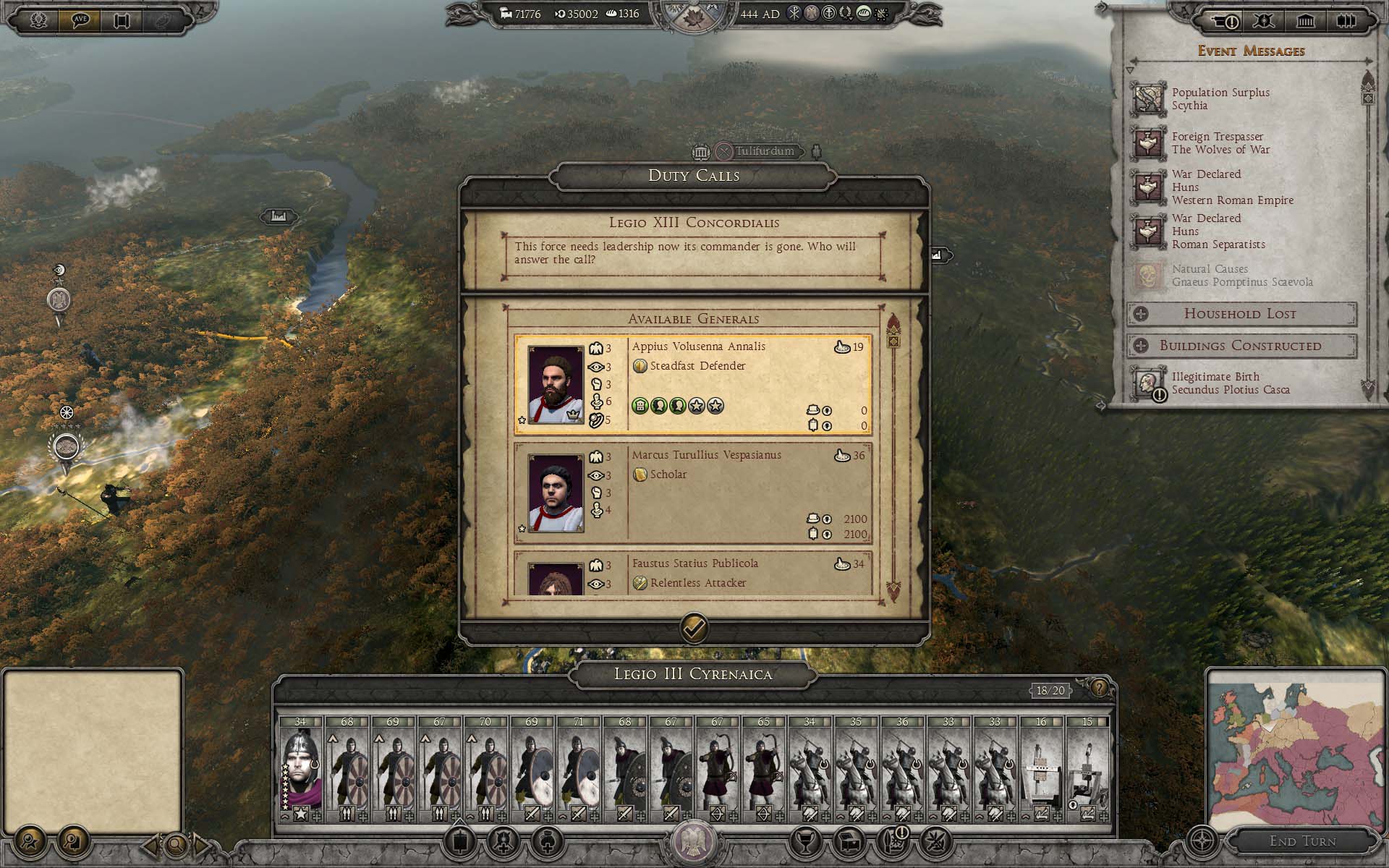Open the Population Surplus Scythia message

[x=1220, y=99]
